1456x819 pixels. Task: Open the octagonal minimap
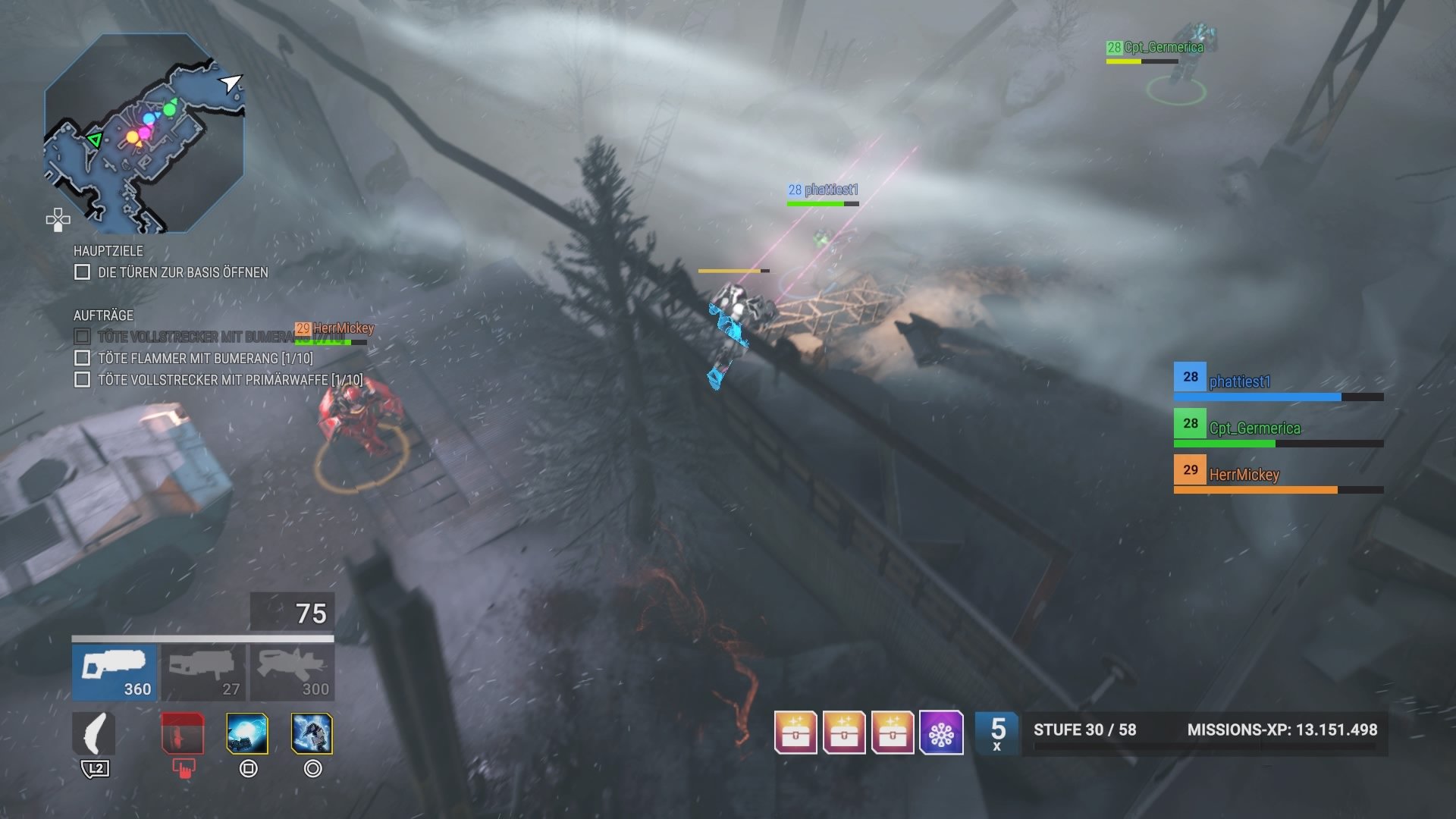click(x=144, y=133)
